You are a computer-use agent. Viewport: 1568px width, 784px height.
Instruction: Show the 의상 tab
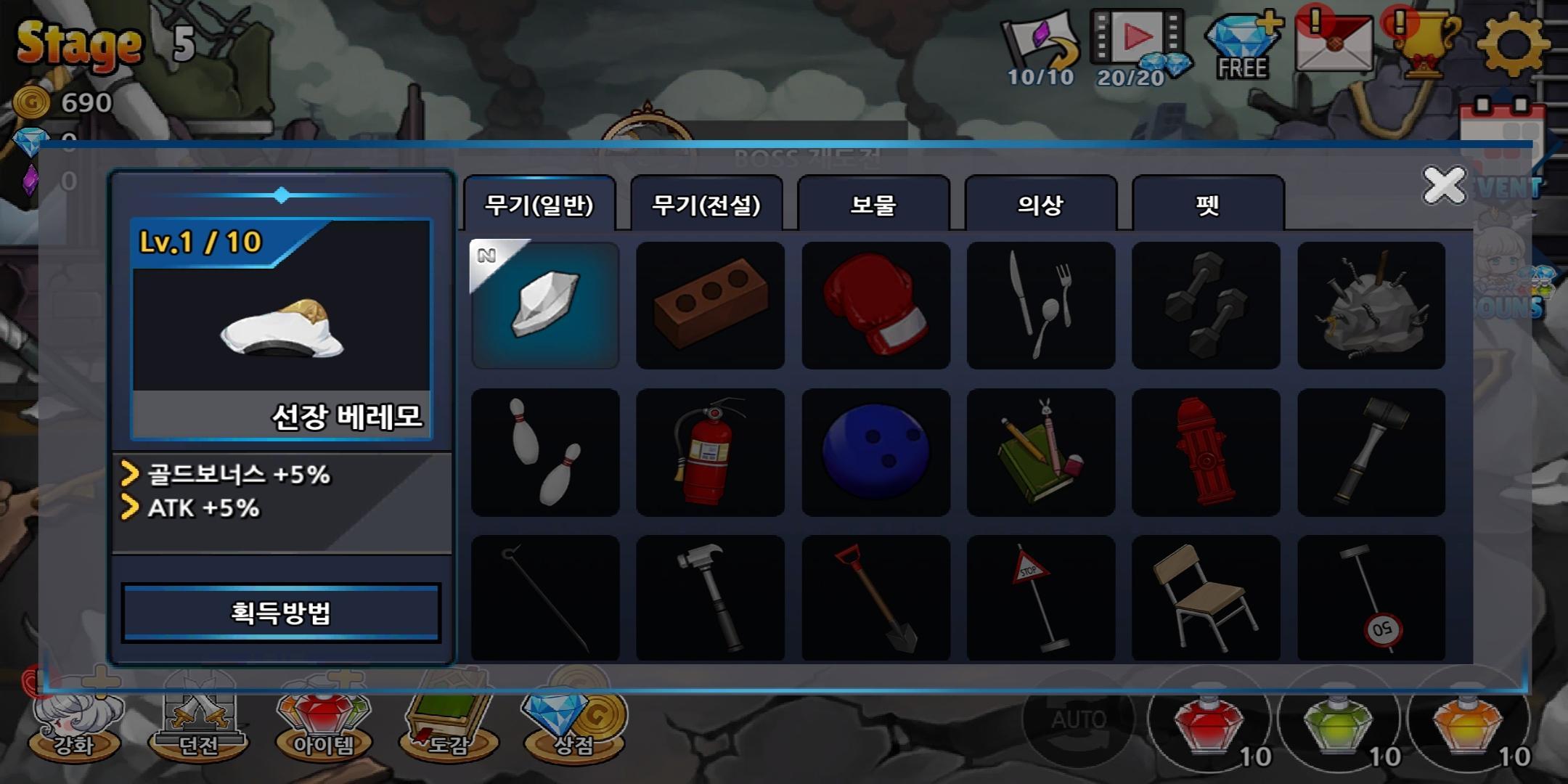point(1040,205)
